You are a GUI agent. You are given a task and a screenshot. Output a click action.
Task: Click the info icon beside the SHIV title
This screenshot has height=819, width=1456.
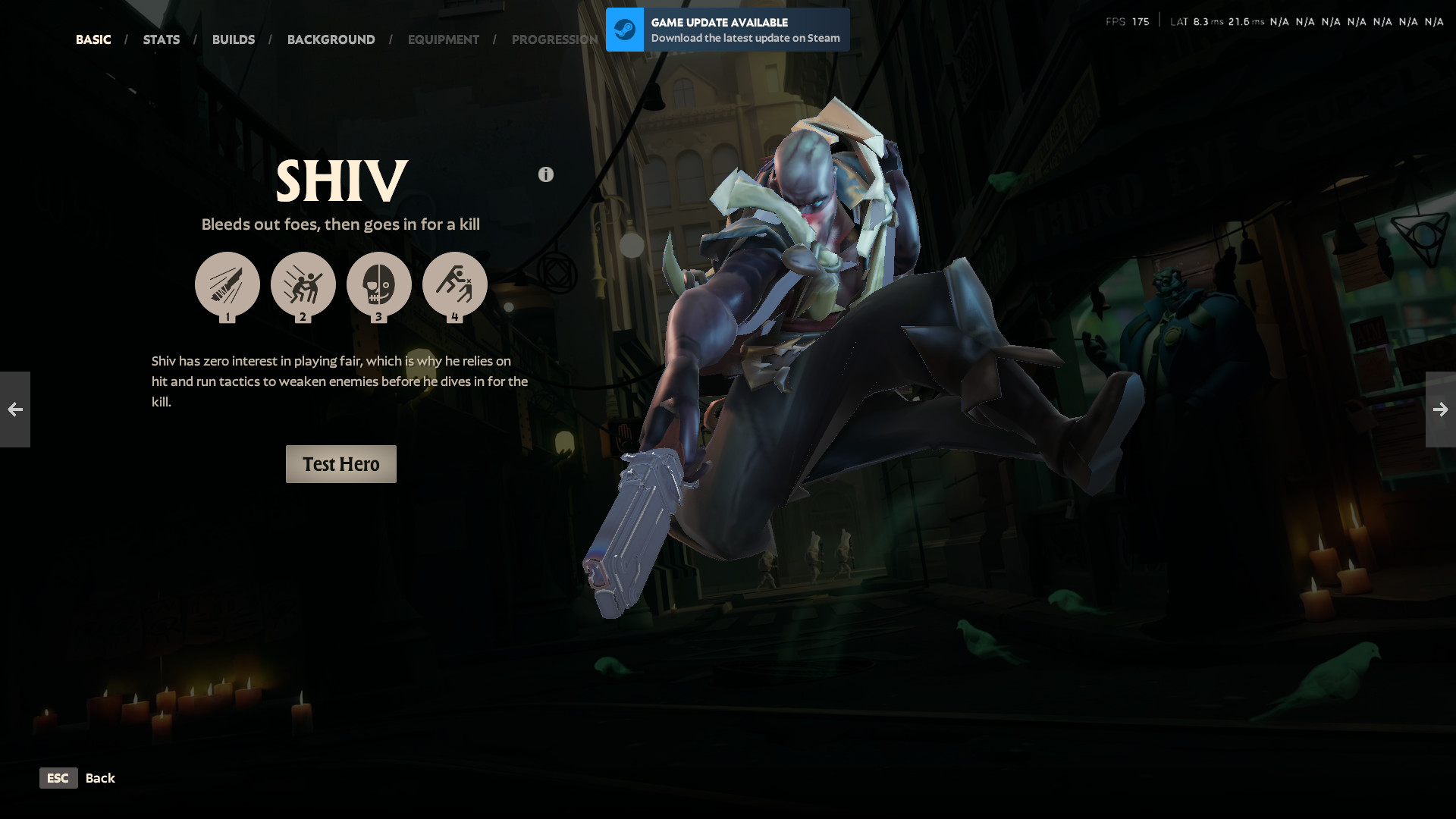[x=545, y=174]
